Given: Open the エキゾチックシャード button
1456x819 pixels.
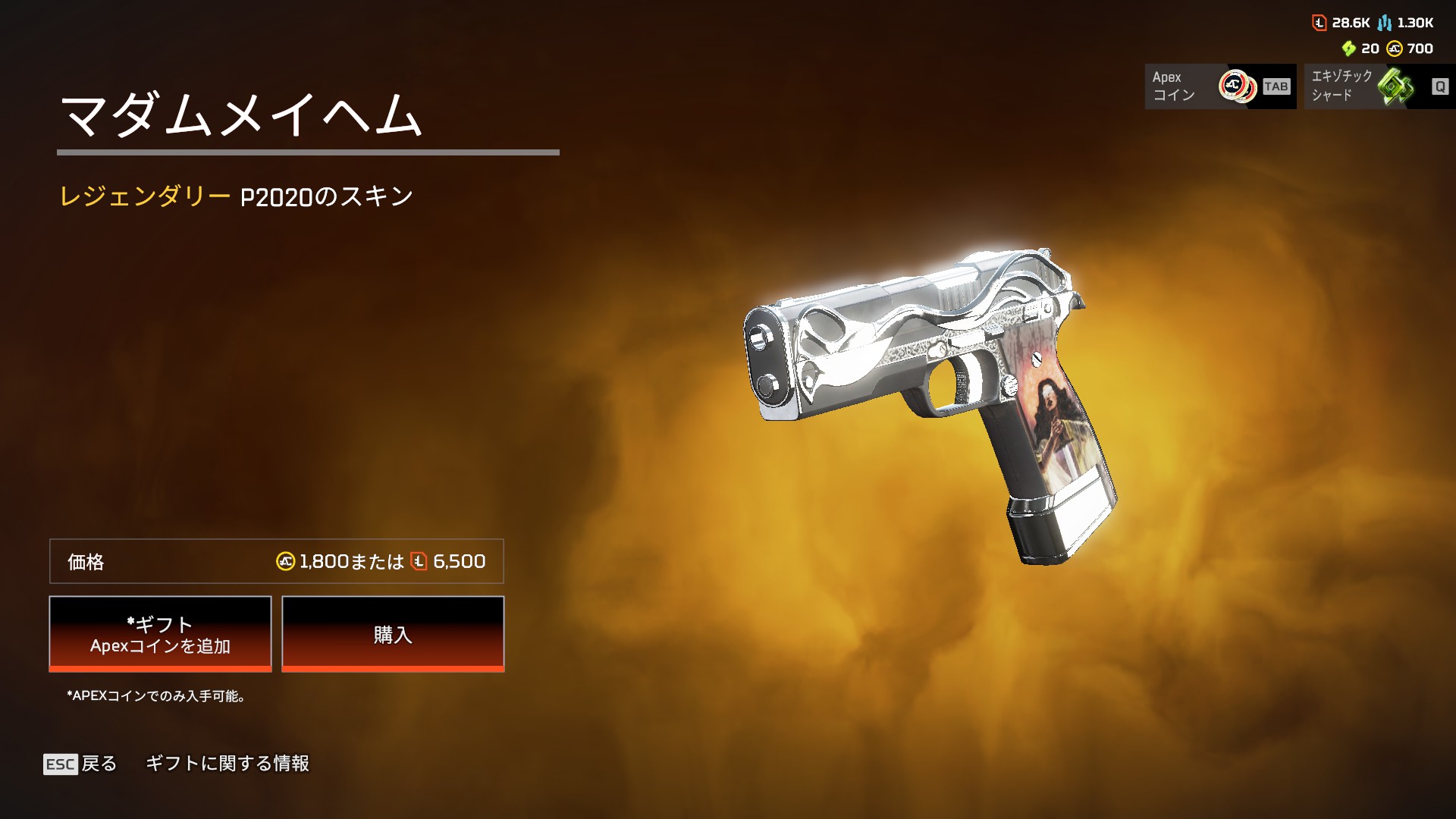Looking at the screenshot, I should (x=1379, y=86).
